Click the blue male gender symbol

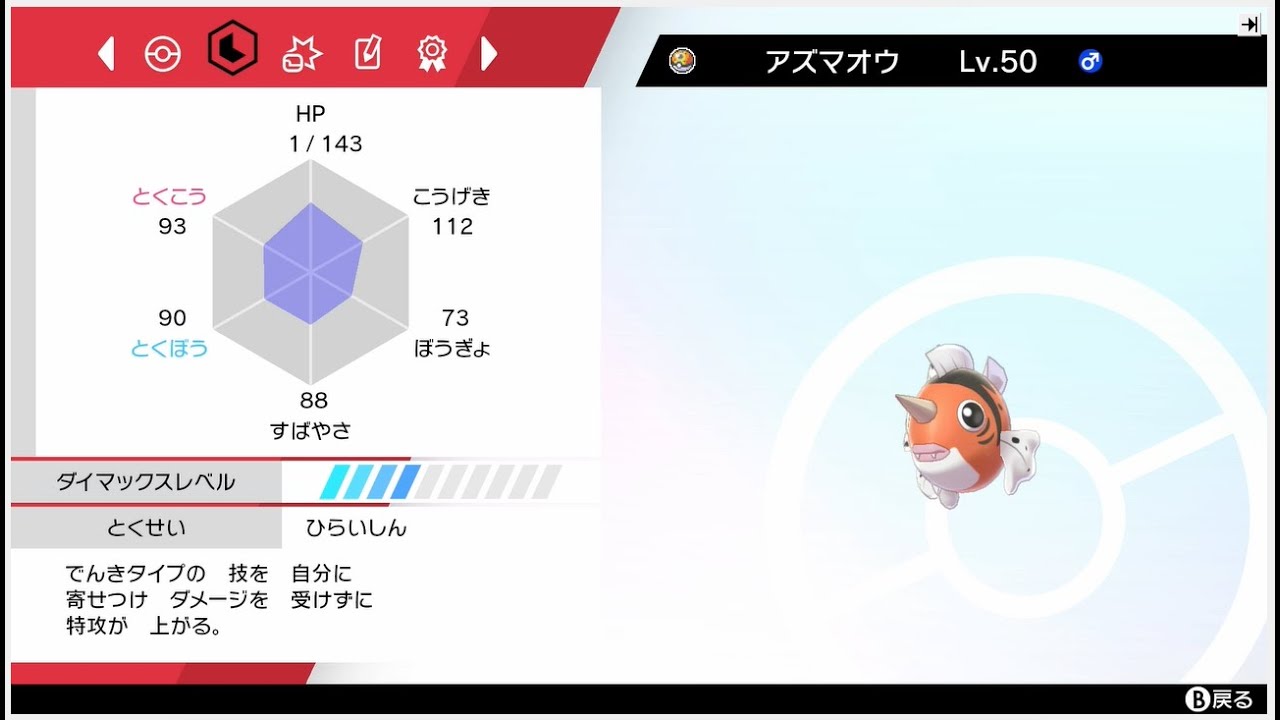(1090, 61)
